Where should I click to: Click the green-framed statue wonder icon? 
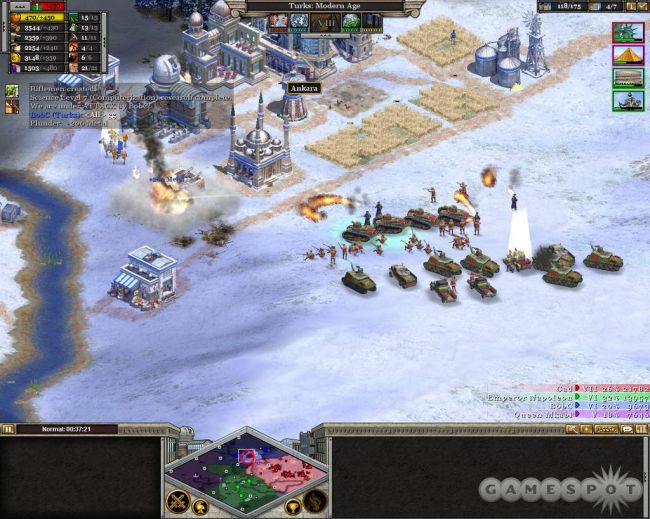[x=628, y=100]
